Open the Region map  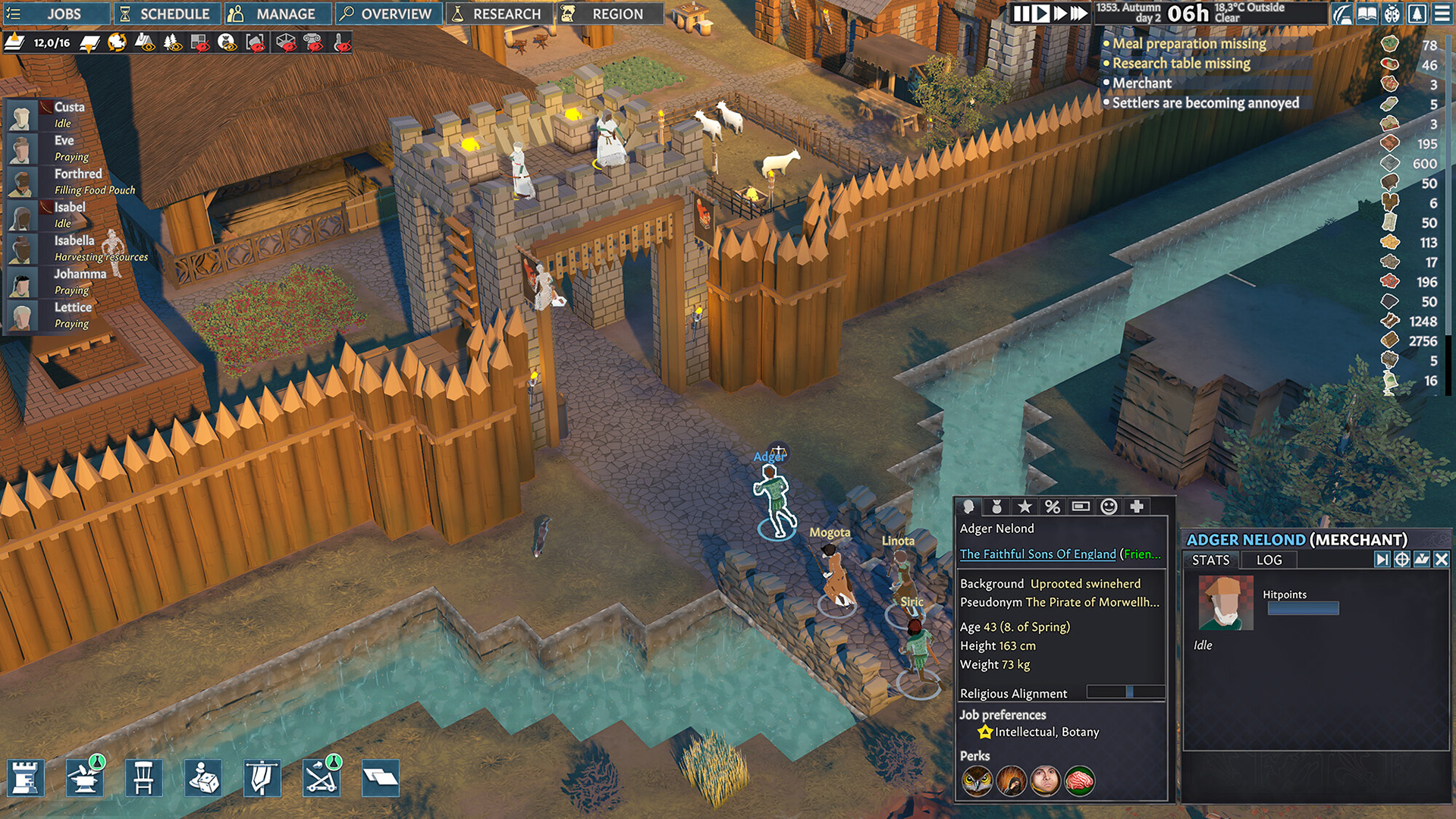tap(607, 14)
